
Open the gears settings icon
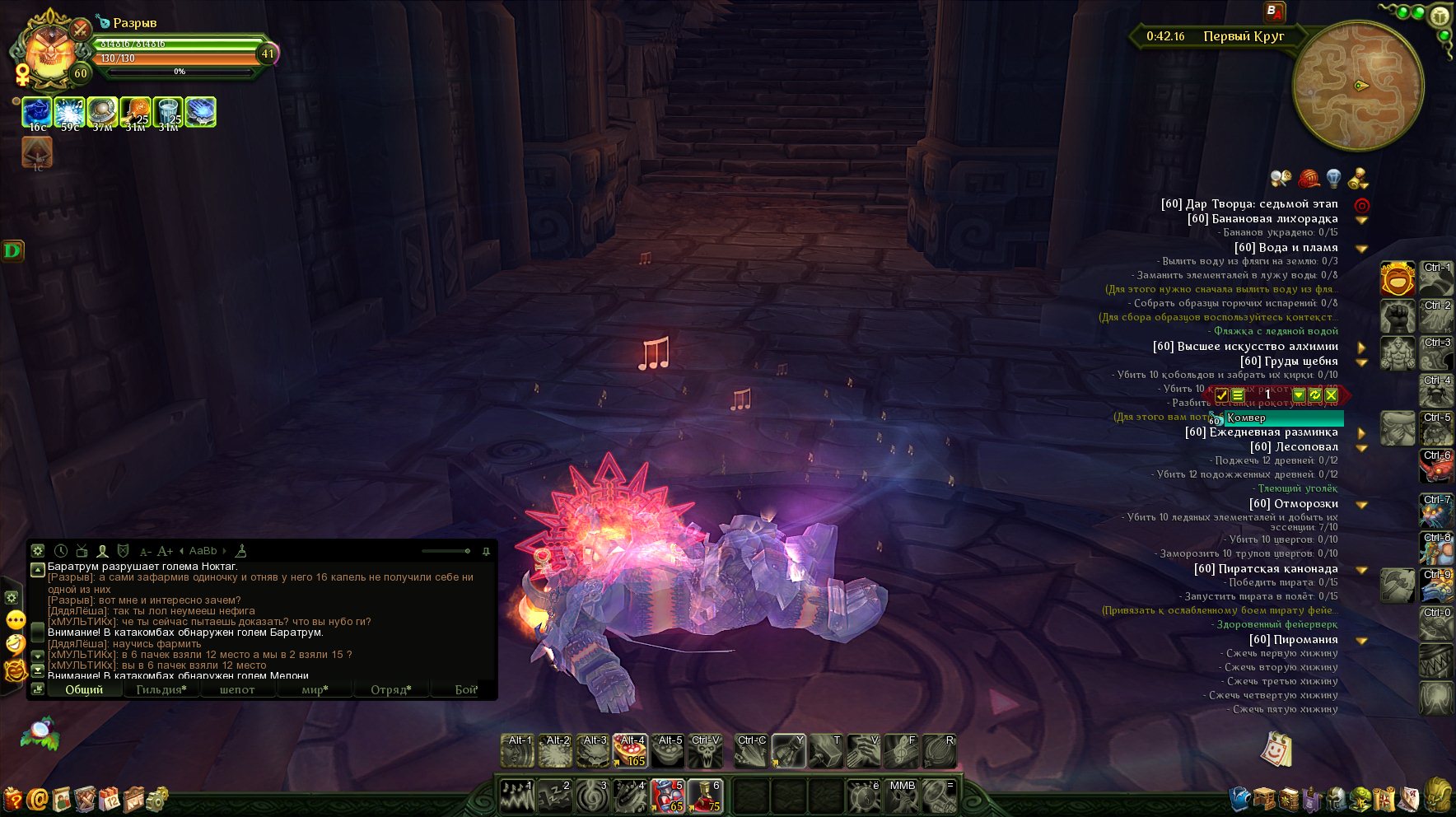pyautogui.click(x=156, y=799)
